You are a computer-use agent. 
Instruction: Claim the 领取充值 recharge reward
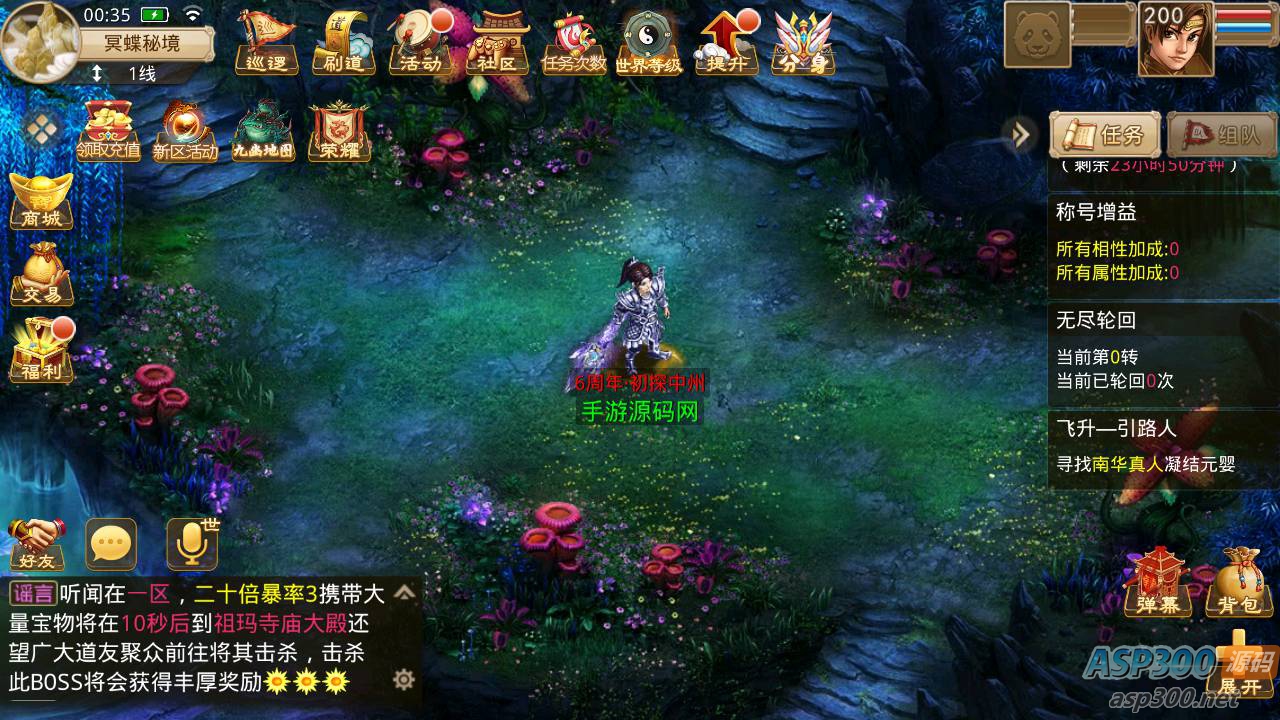(x=108, y=131)
